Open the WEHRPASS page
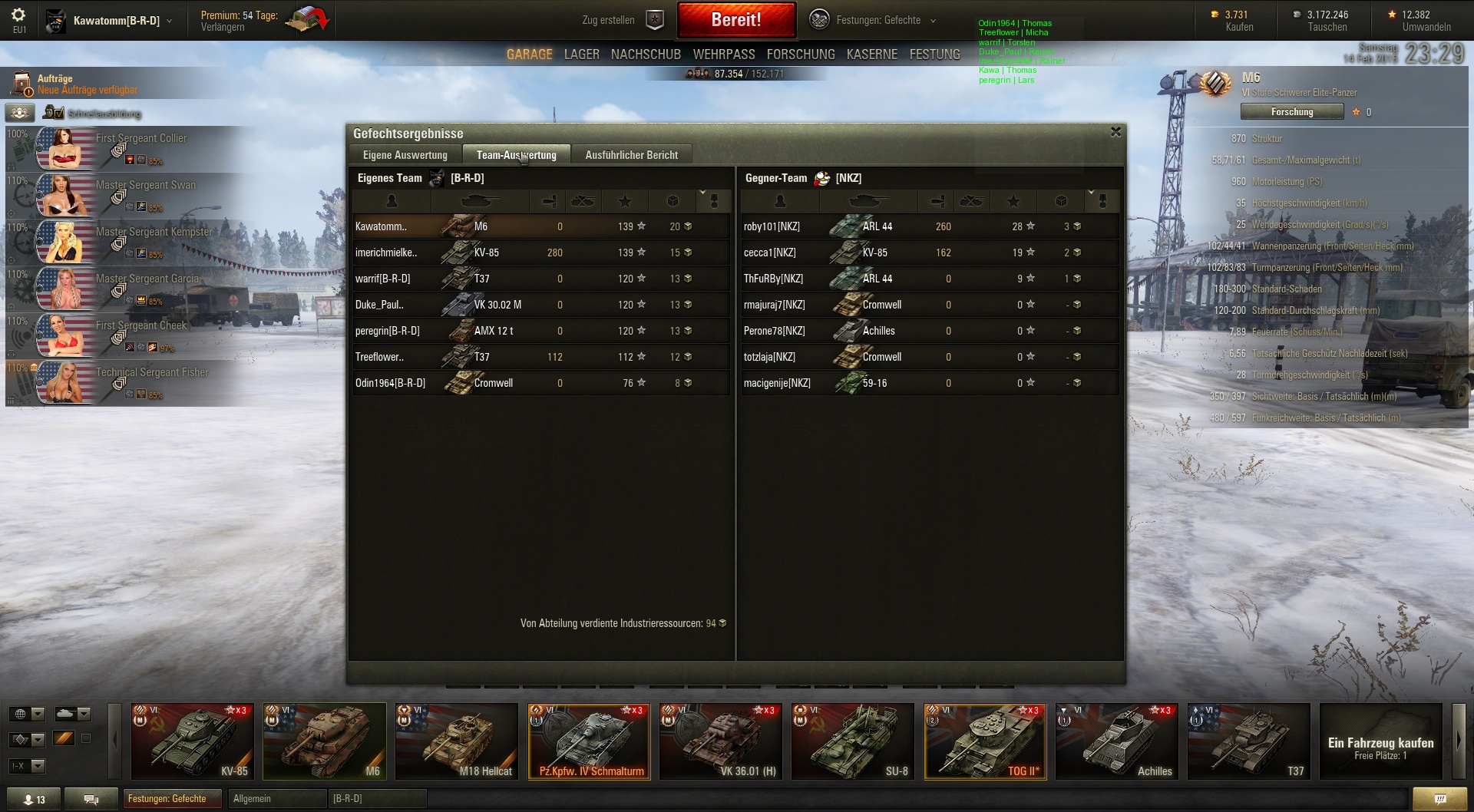This screenshot has height=812, width=1474. 723,54
